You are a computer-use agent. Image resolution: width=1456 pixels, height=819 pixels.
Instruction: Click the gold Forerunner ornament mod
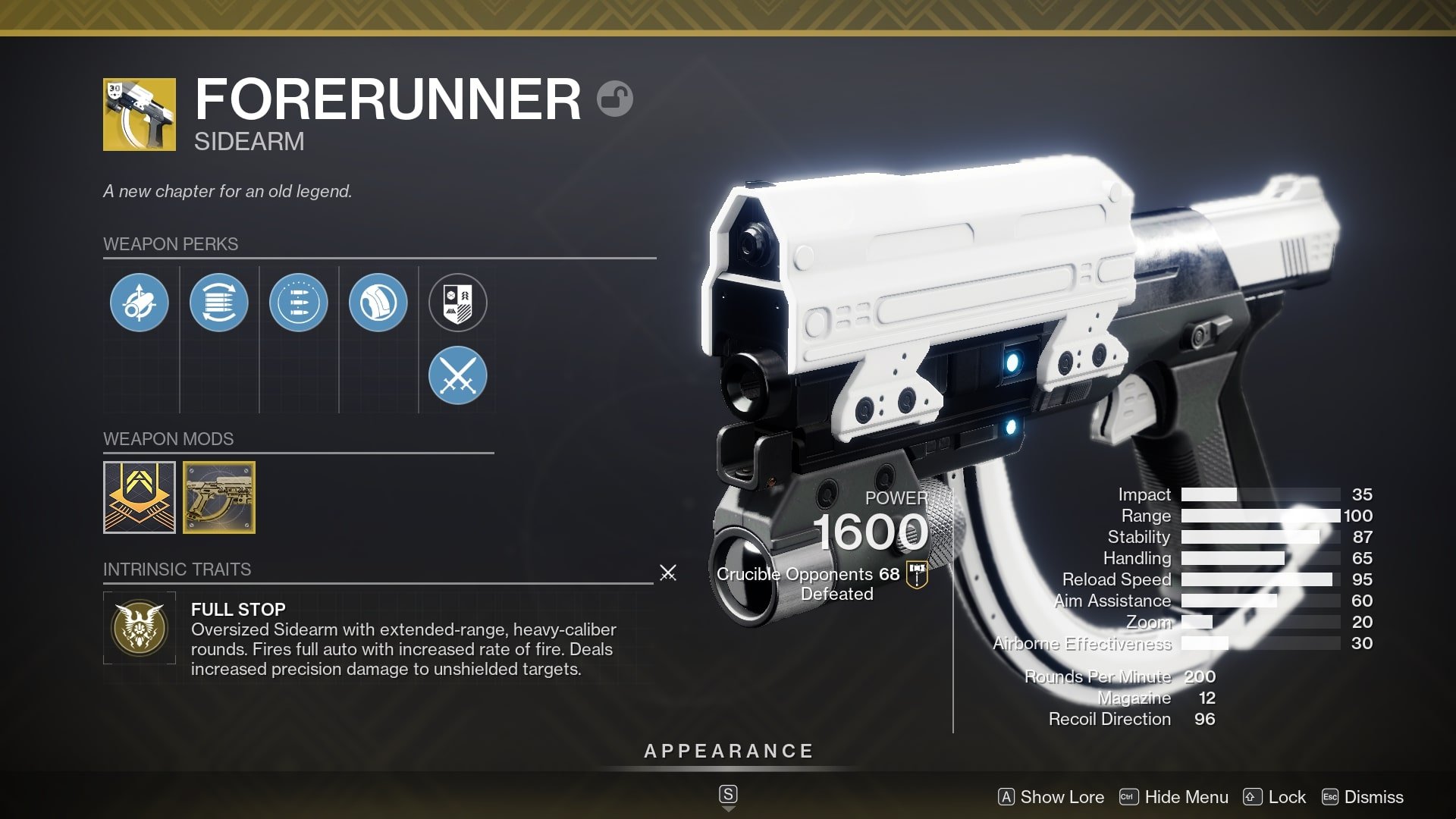click(x=219, y=497)
